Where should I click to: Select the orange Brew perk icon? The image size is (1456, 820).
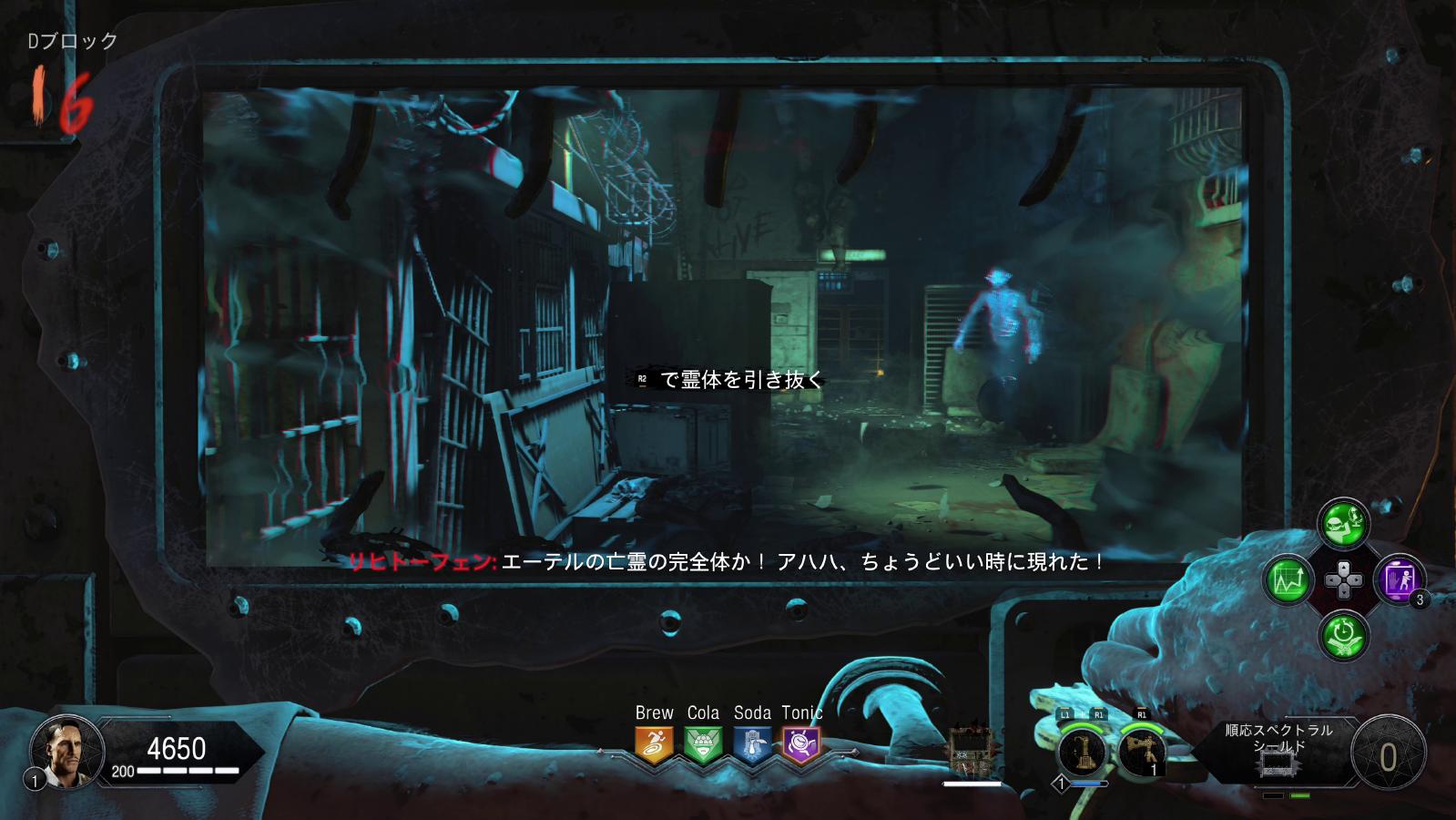[654, 744]
